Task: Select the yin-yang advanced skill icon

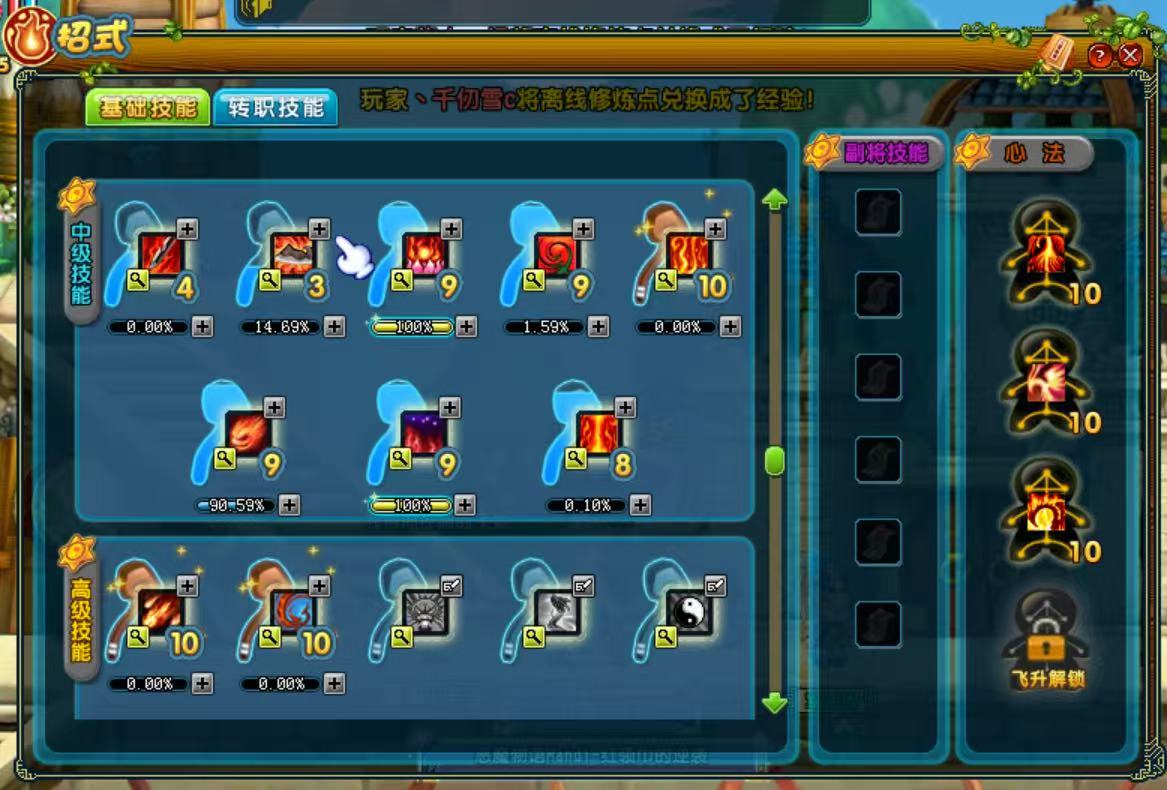Action: coord(686,610)
